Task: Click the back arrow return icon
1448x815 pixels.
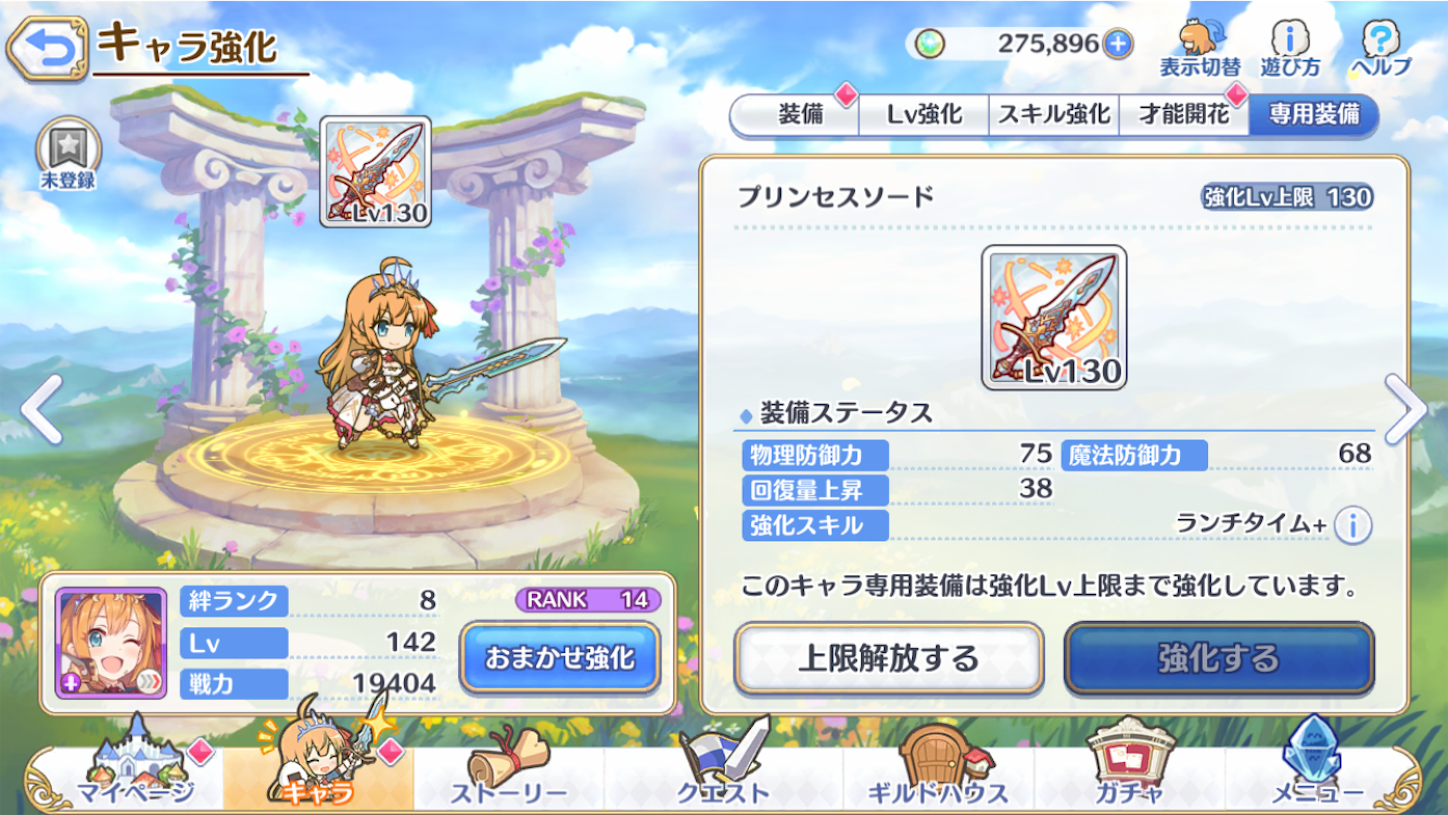Action: (x=47, y=43)
